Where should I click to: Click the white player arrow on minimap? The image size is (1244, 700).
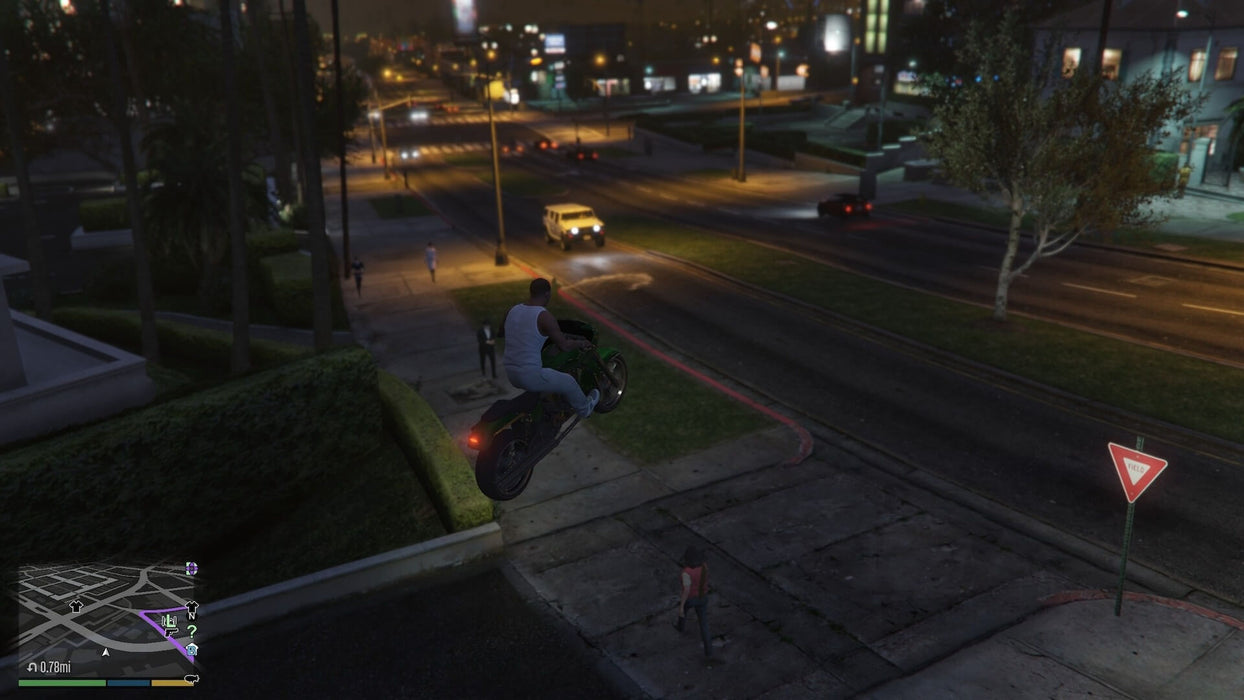pyautogui.click(x=106, y=652)
